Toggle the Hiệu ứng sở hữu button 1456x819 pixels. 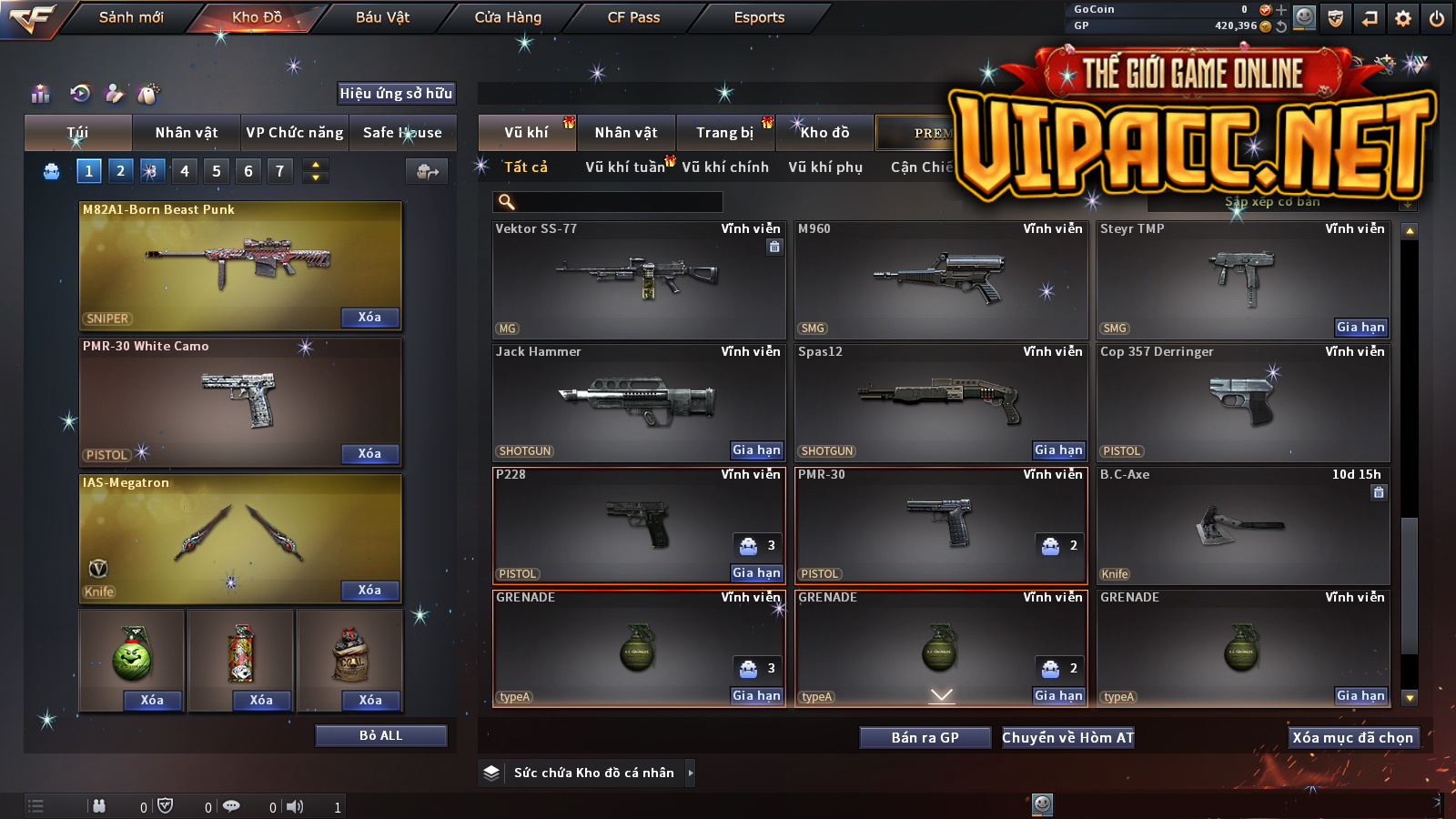[396, 93]
